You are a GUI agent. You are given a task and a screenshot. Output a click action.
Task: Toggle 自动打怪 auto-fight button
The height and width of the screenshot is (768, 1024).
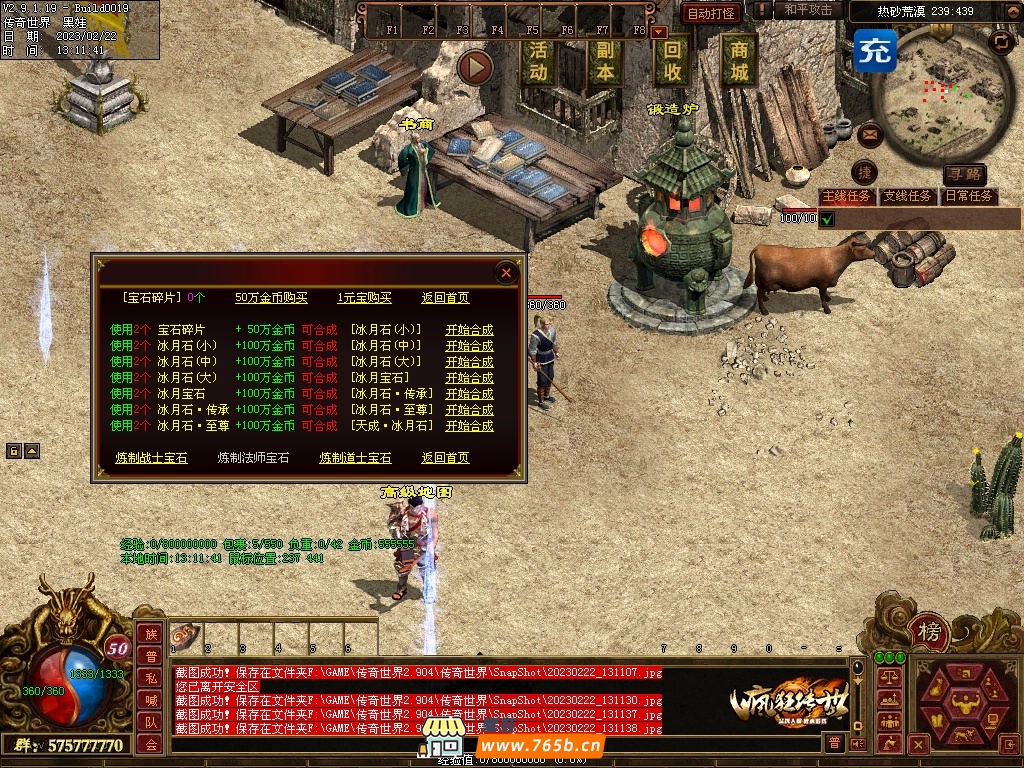click(712, 13)
